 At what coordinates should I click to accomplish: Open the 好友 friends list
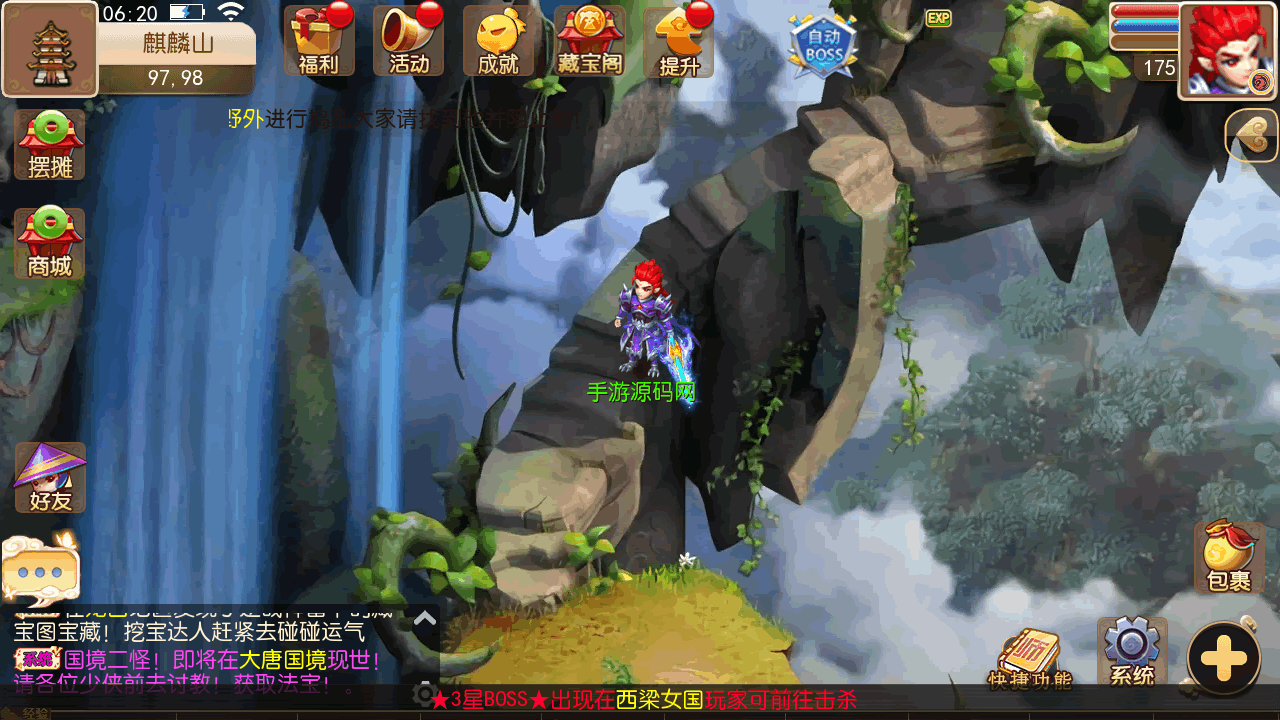pyautogui.click(x=50, y=478)
